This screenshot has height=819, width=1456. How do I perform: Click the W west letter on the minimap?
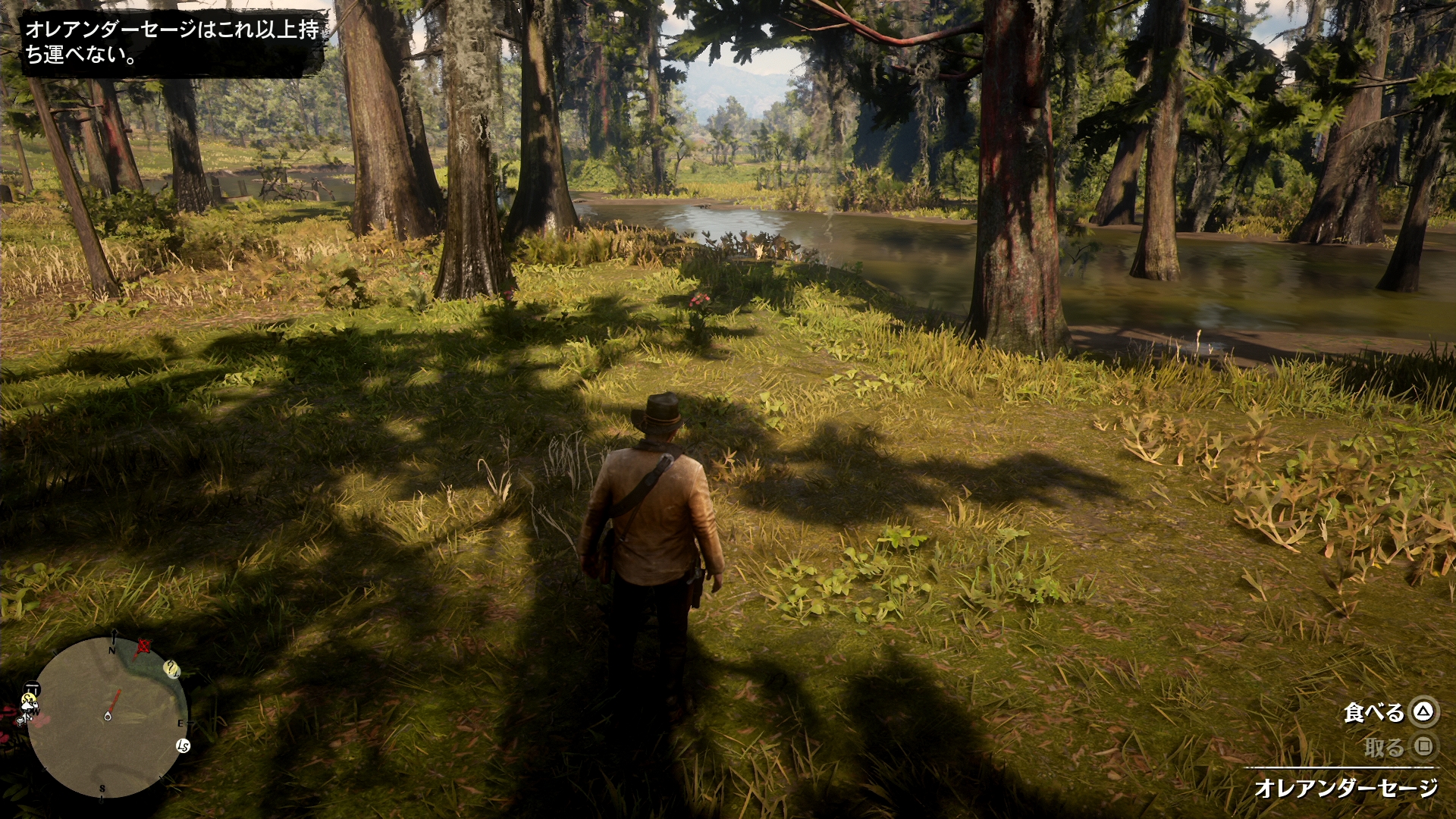pos(36,711)
